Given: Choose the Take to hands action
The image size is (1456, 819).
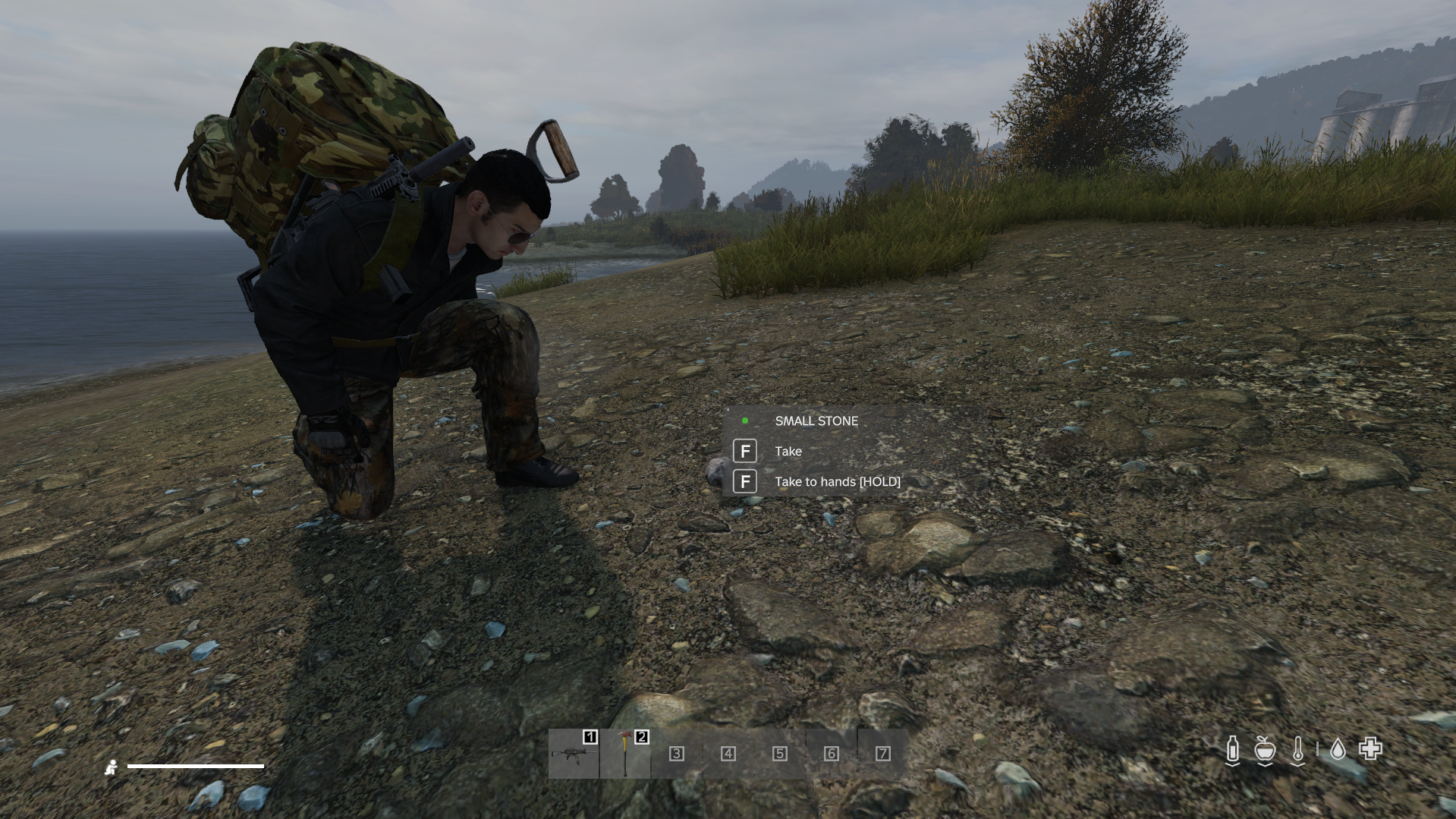Looking at the screenshot, I should pos(837,482).
